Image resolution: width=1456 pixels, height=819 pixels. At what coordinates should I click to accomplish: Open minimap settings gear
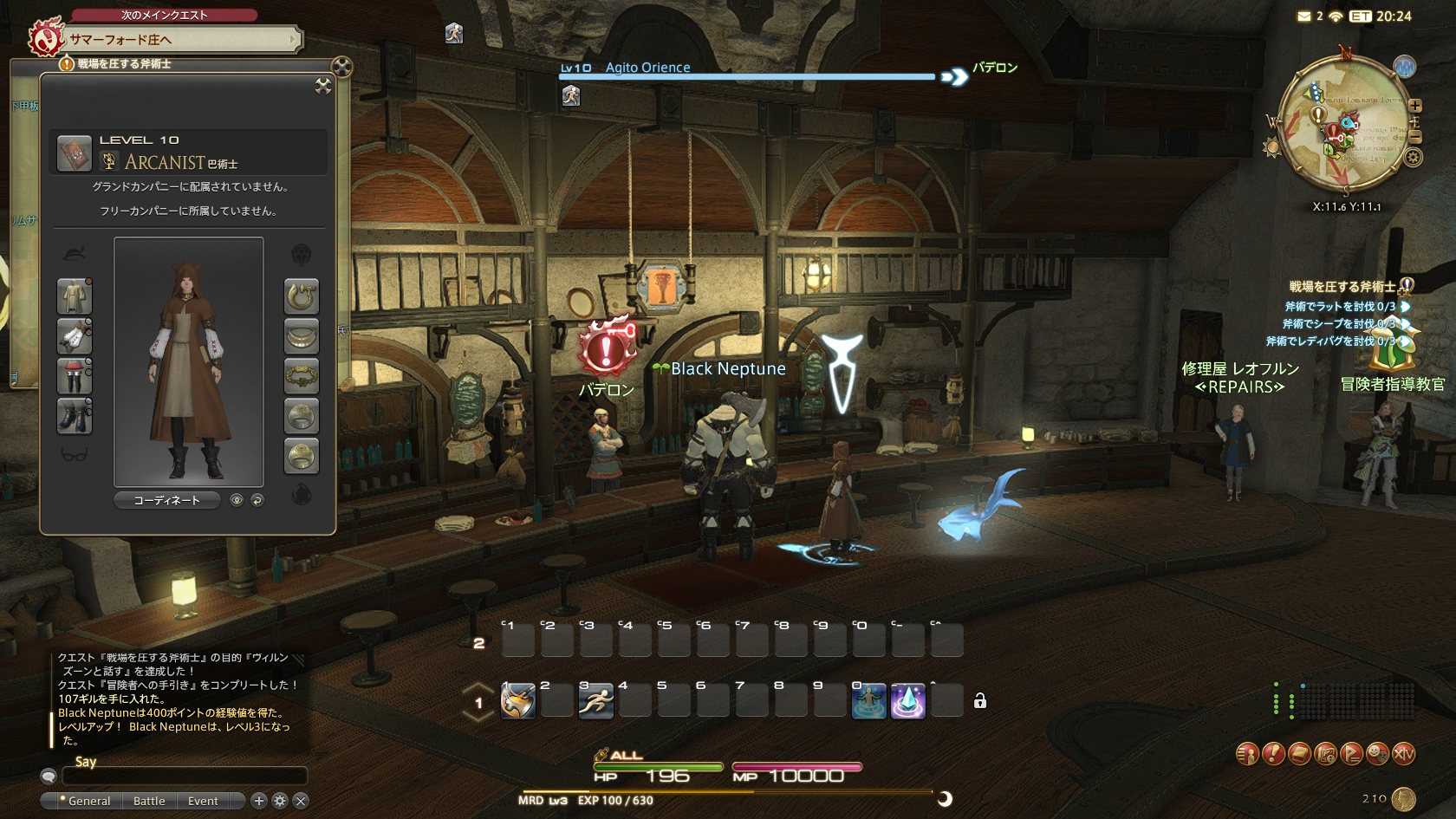tap(1414, 158)
